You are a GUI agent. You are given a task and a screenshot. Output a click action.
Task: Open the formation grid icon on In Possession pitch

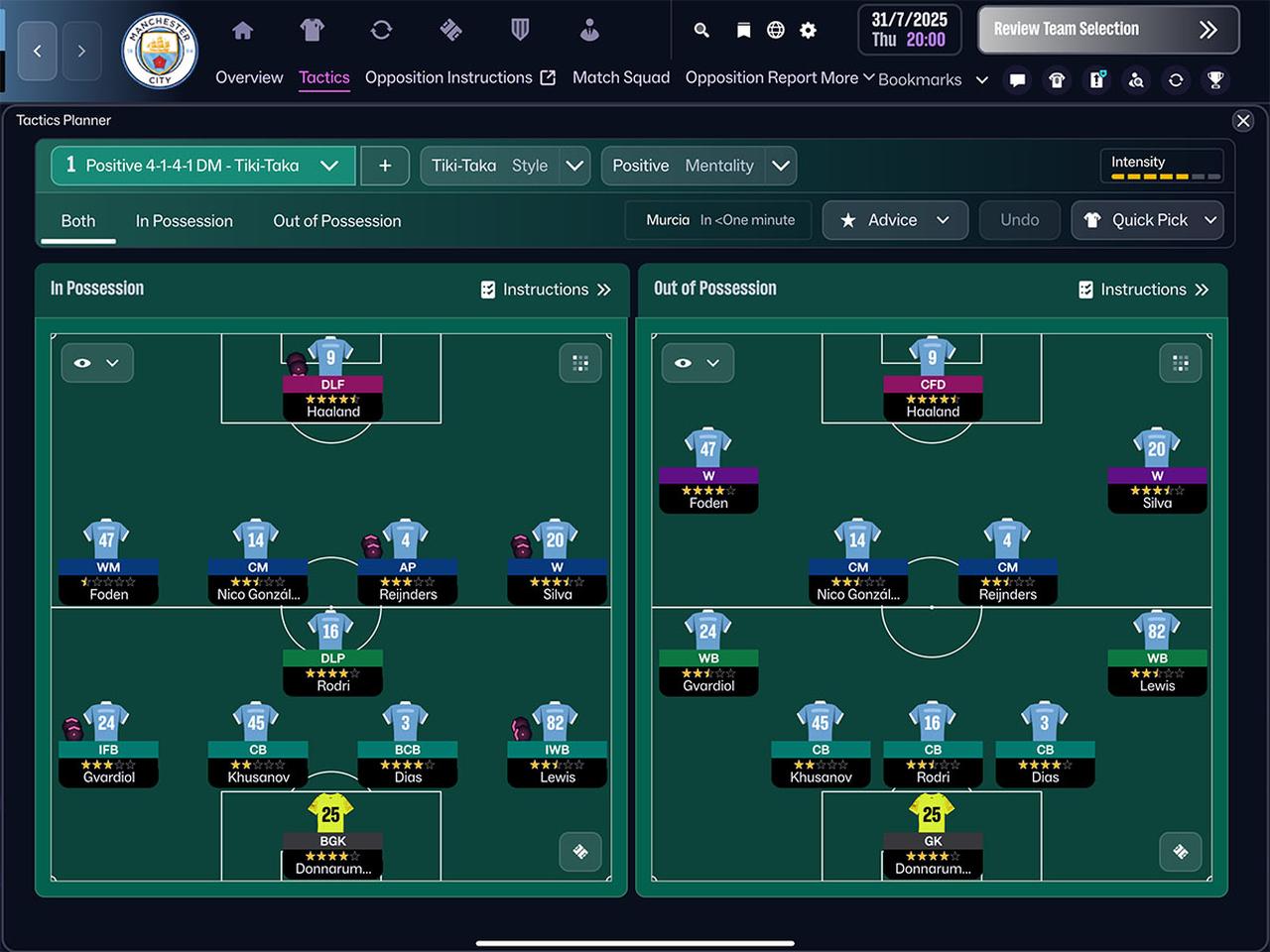580,363
